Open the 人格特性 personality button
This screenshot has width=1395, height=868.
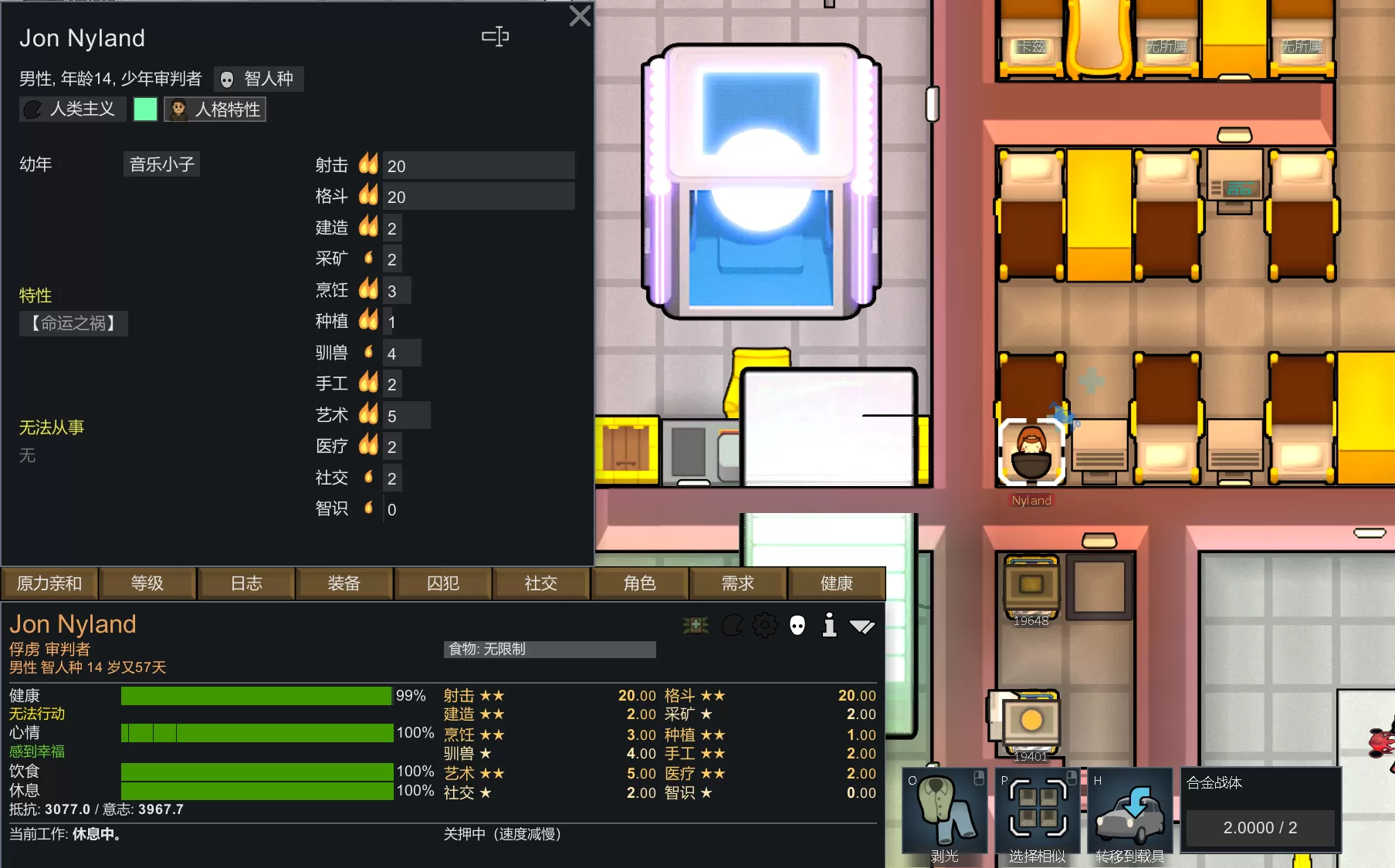[x=215, y=110]
